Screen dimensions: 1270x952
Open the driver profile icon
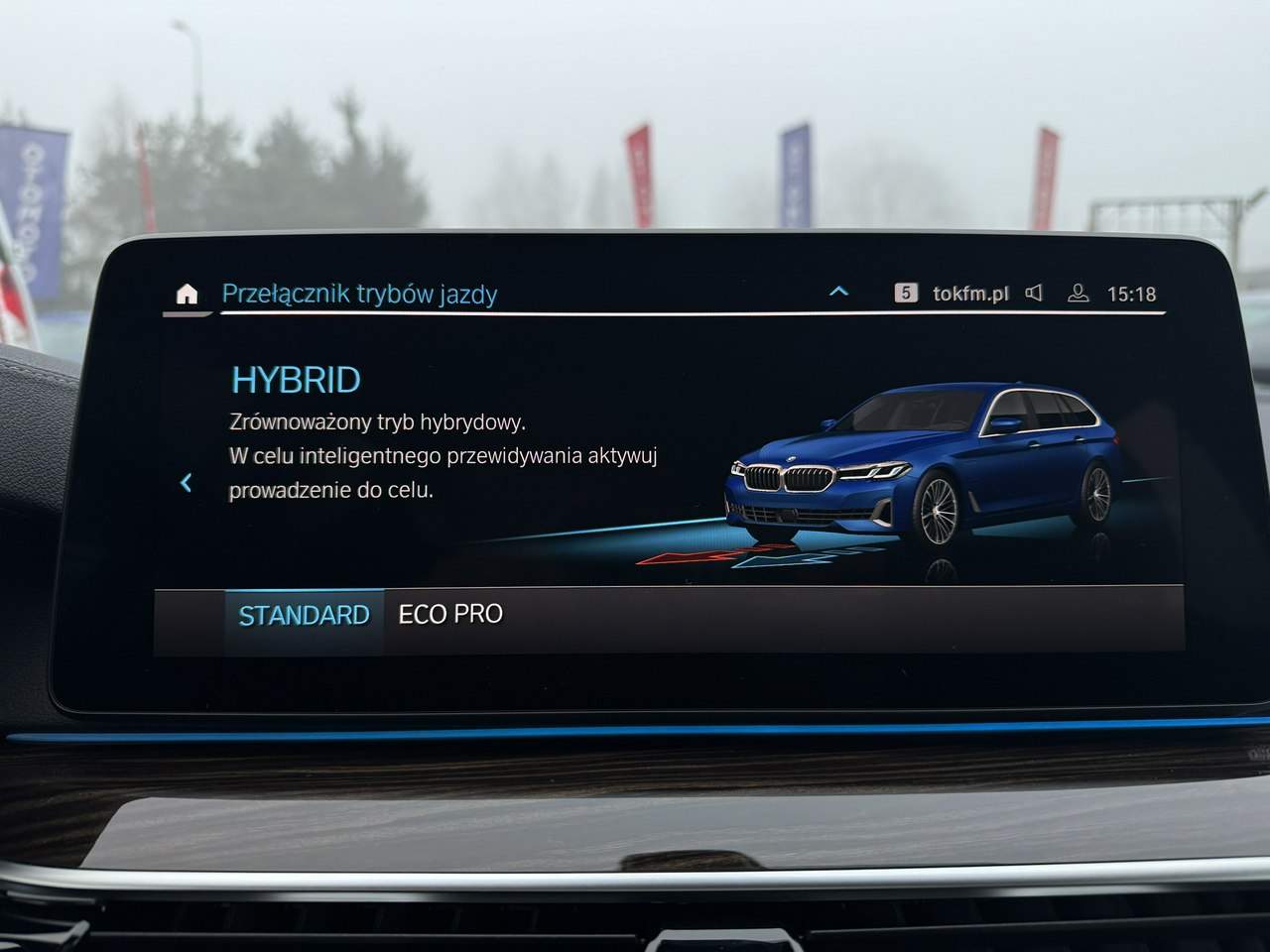click(1078, 294)
